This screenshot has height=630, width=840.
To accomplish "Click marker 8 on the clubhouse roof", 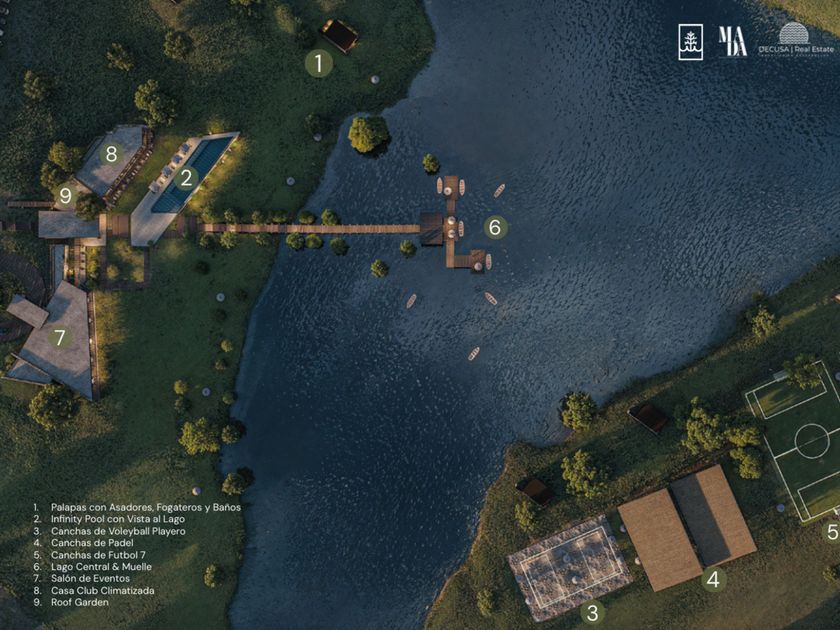I will [112, 154].
